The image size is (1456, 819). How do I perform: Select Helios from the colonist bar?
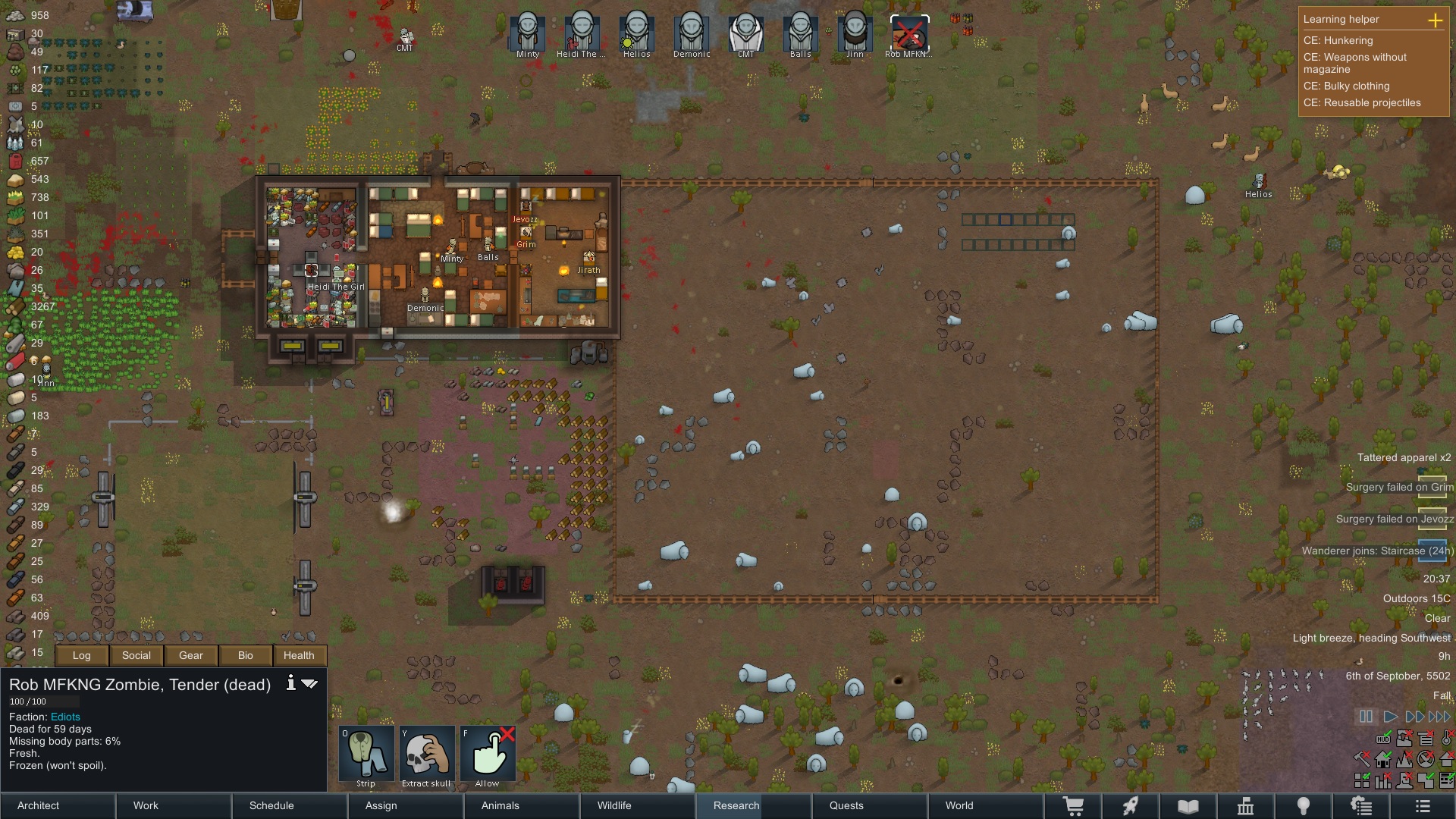[x=637, y=32]
